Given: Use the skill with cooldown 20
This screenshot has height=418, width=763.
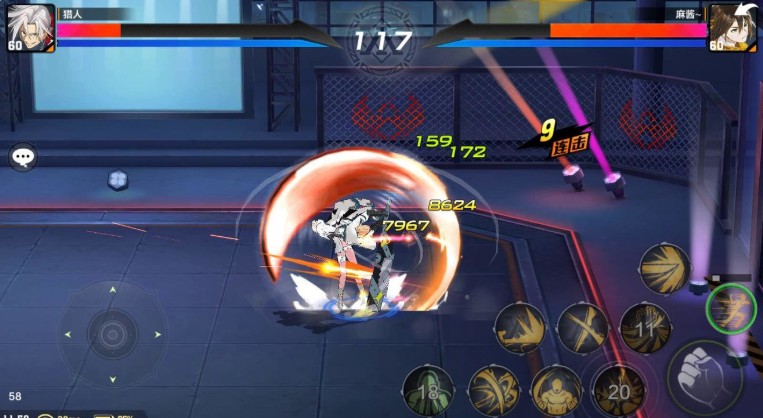Looking at the screenshot, I should tap(618, 390).
